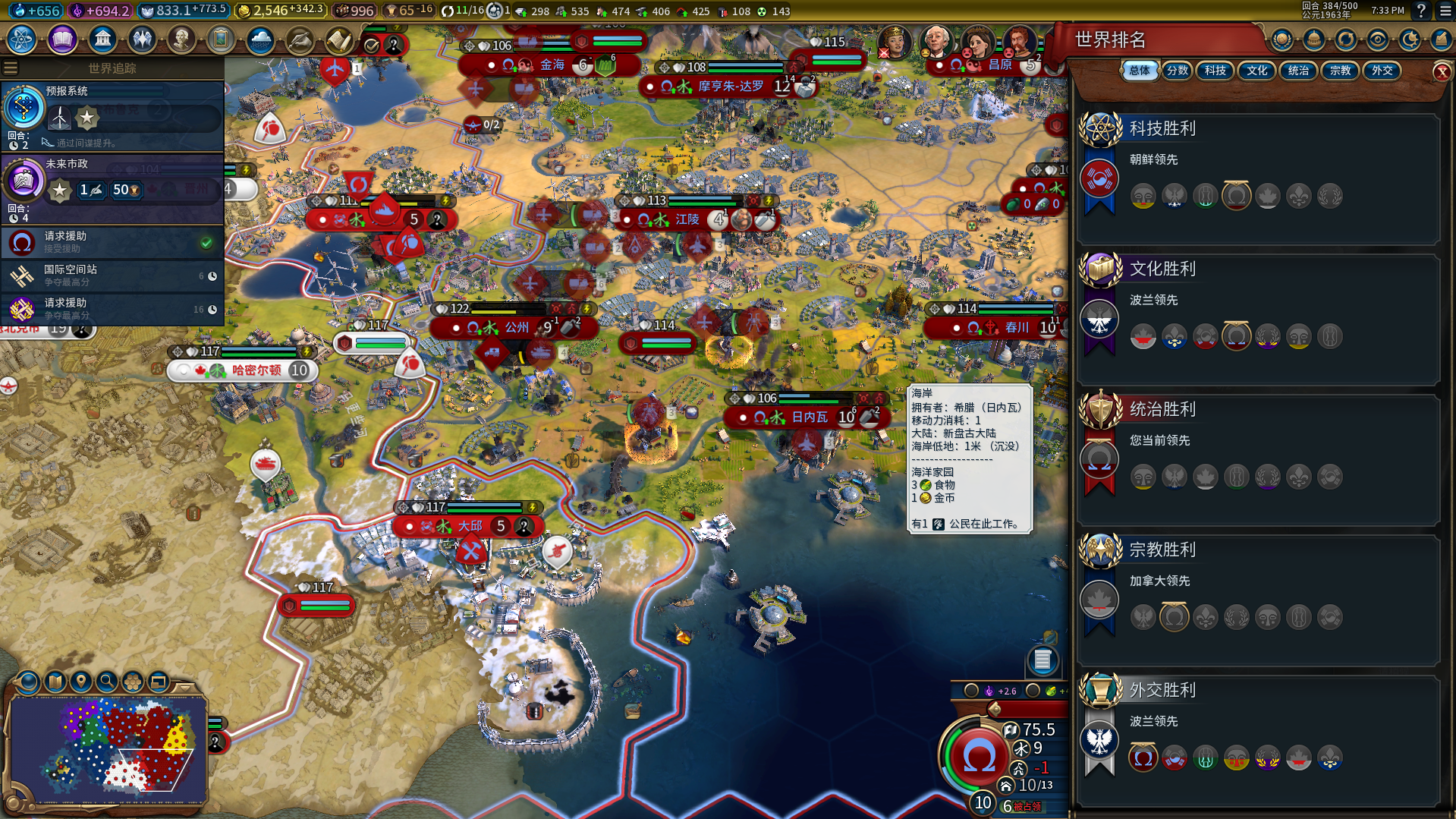Open the map pins marker button

coord(80,682)
